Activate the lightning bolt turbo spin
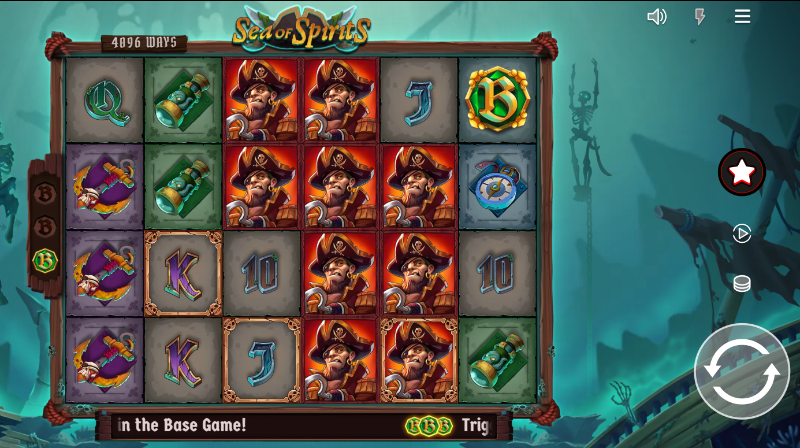 tap(700, 16)
